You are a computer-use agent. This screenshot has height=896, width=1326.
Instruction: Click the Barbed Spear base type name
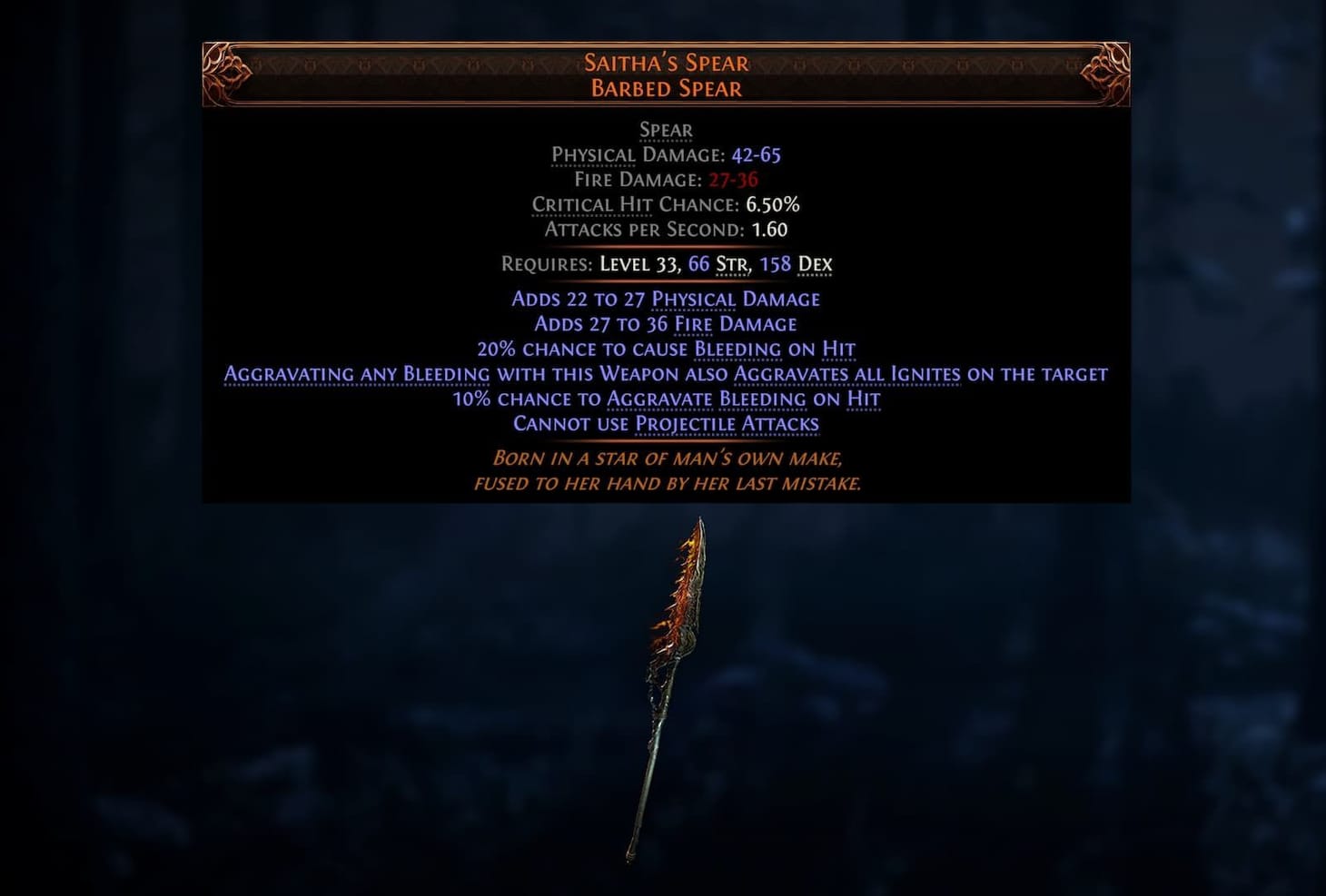pos(666,87)
